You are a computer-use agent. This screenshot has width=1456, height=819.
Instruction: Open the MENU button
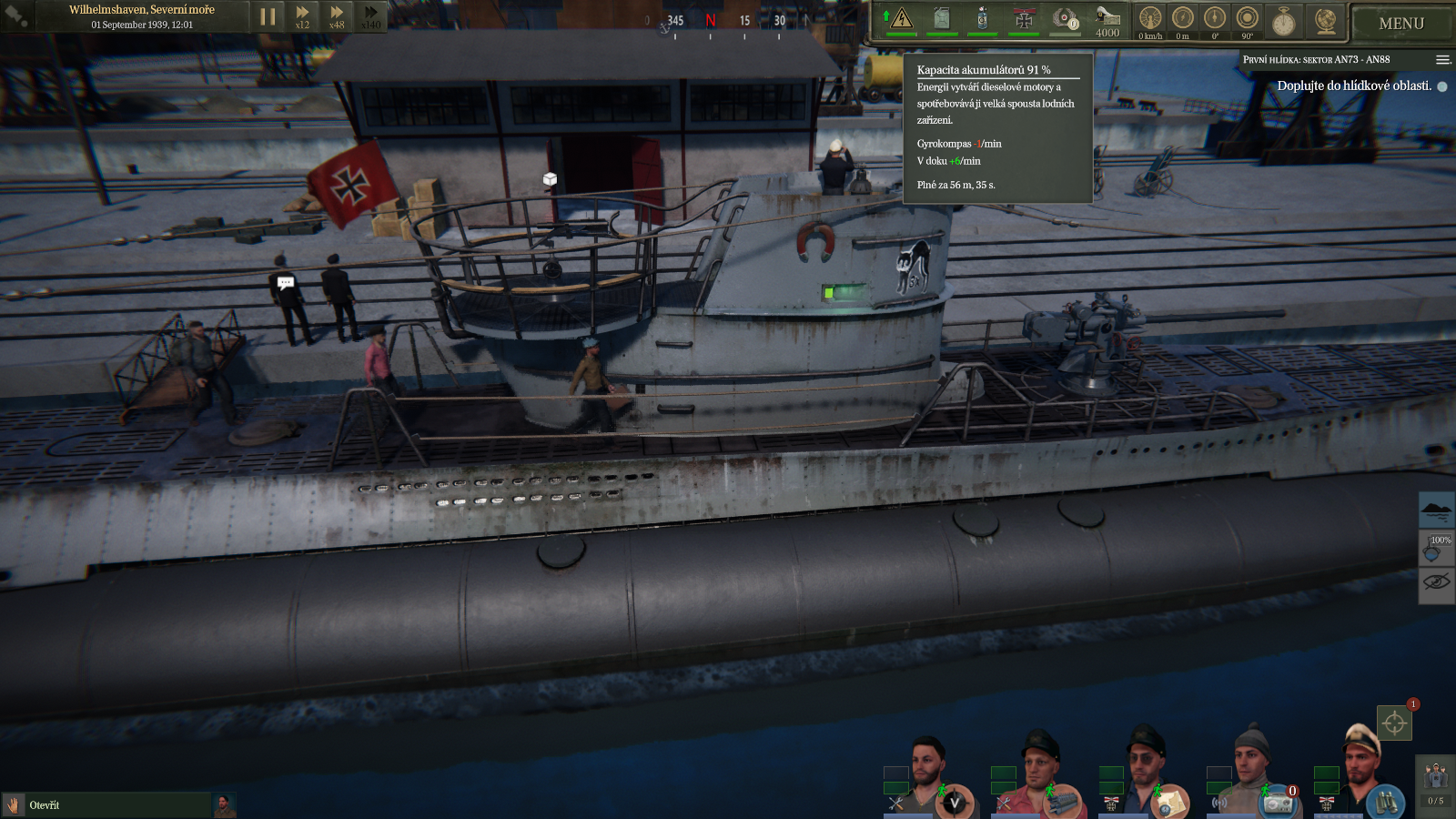click(x=1400, y=24)
